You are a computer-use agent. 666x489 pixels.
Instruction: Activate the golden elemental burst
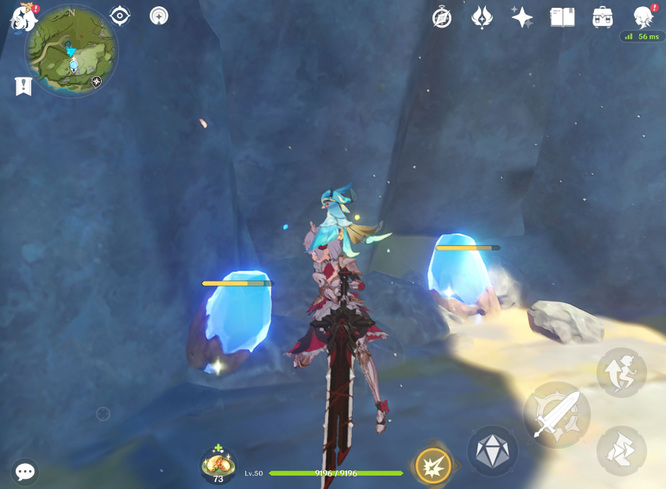[x=433, y=465]
